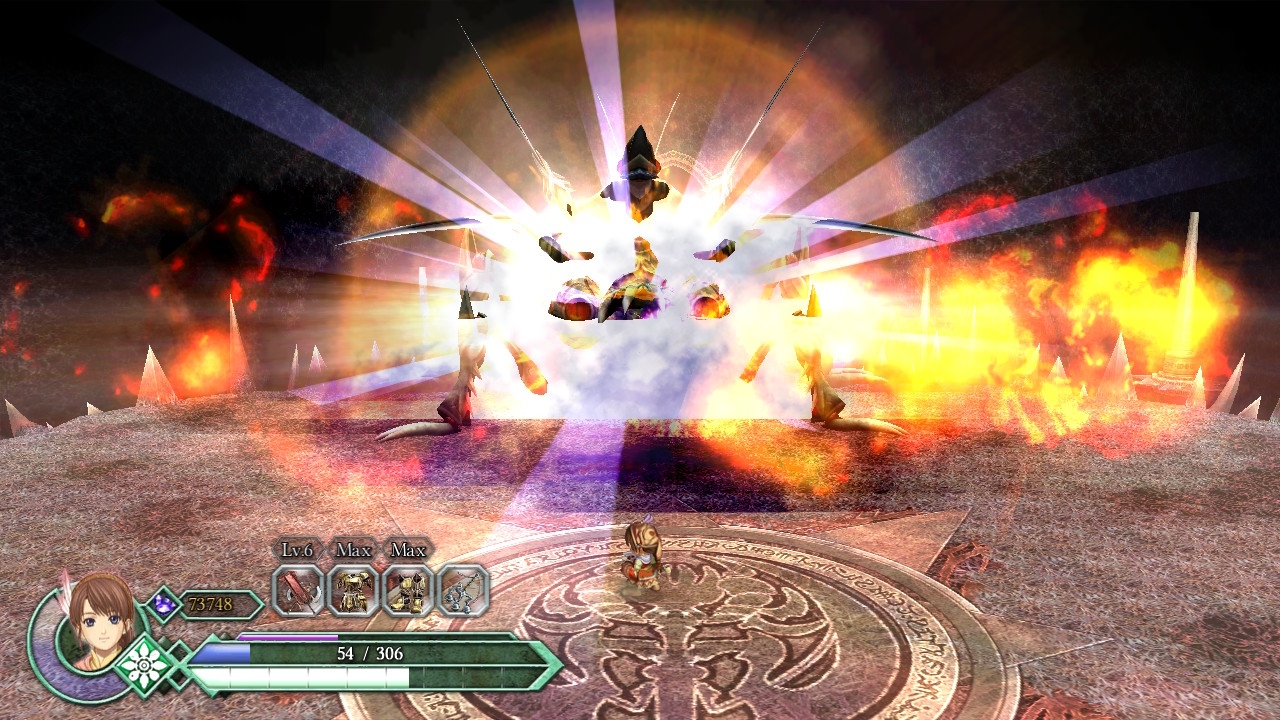Viewport: 1280px width, 720px height.
Task: Choose the golden body armor slot
Action: point(353,590)
